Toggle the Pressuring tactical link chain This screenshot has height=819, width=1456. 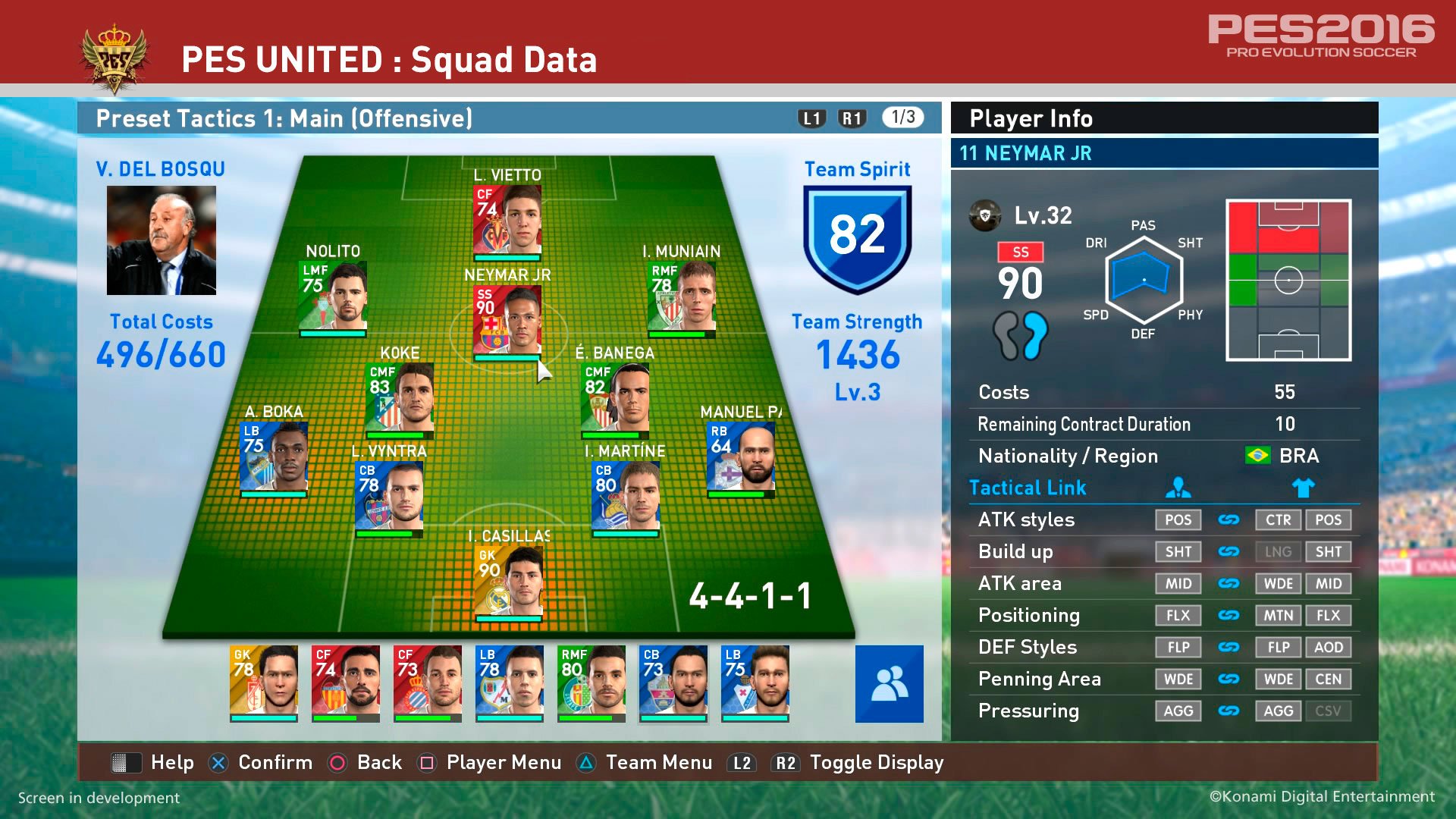point(1229,711)
